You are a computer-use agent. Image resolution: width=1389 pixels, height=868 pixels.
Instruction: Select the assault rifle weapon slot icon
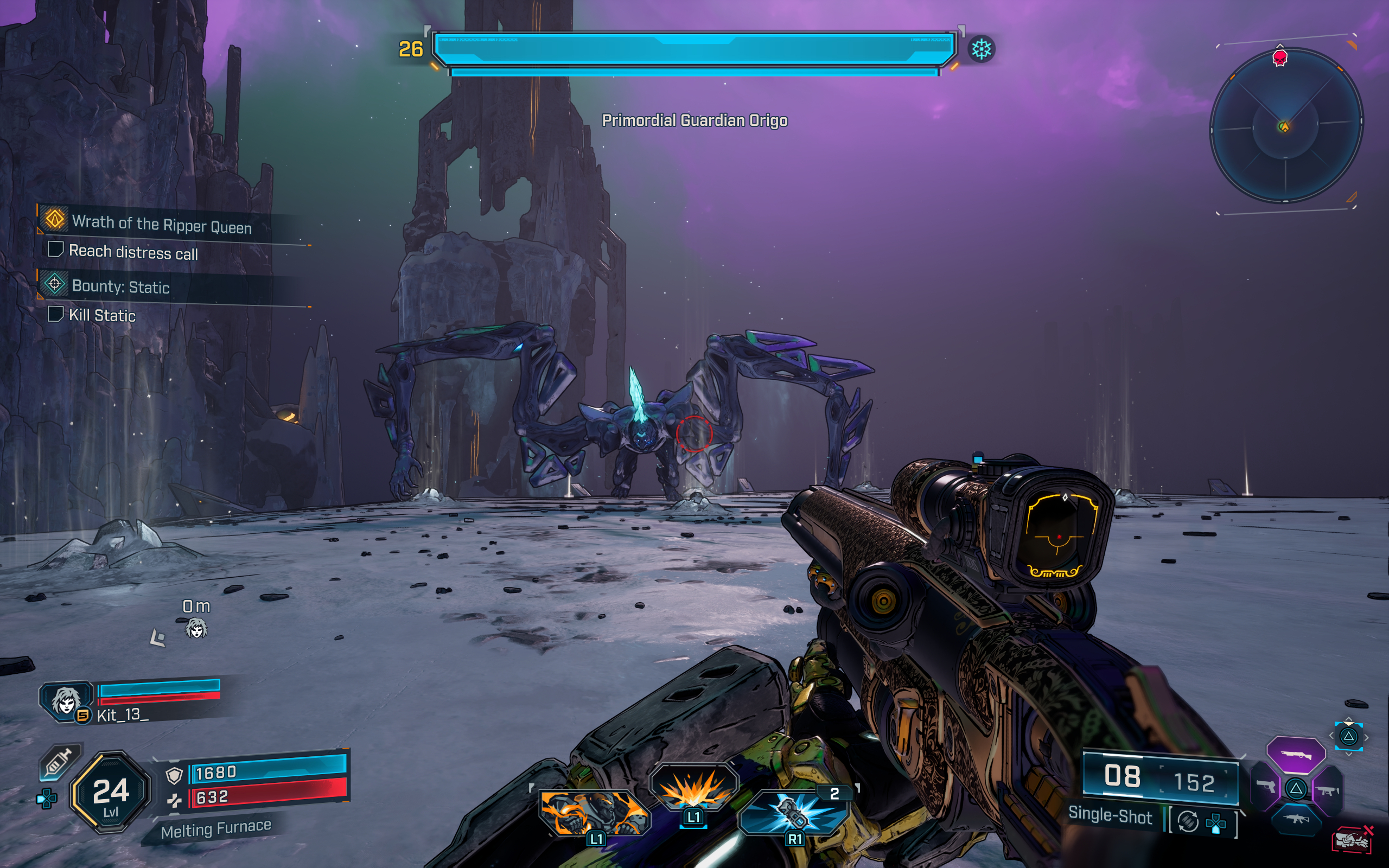click(1298, 820)
